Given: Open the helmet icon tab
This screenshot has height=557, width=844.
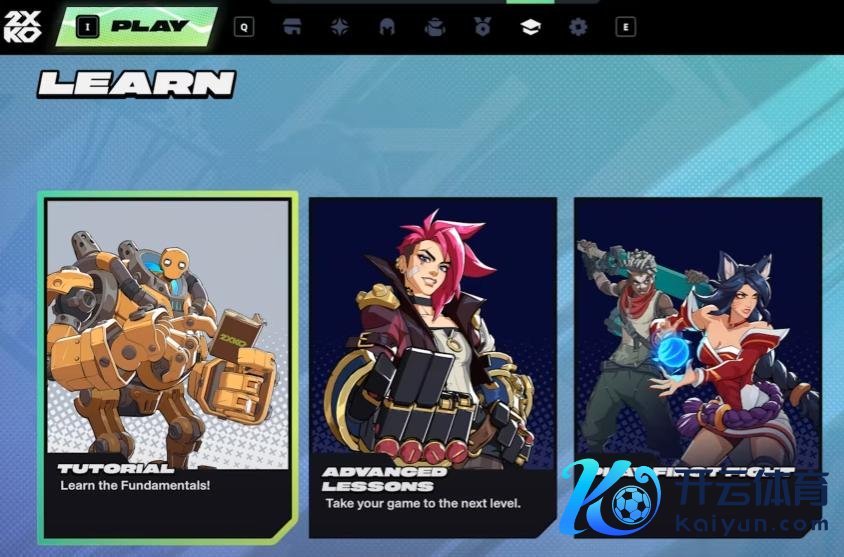Looking at the screenshot, I should (387, 27).
